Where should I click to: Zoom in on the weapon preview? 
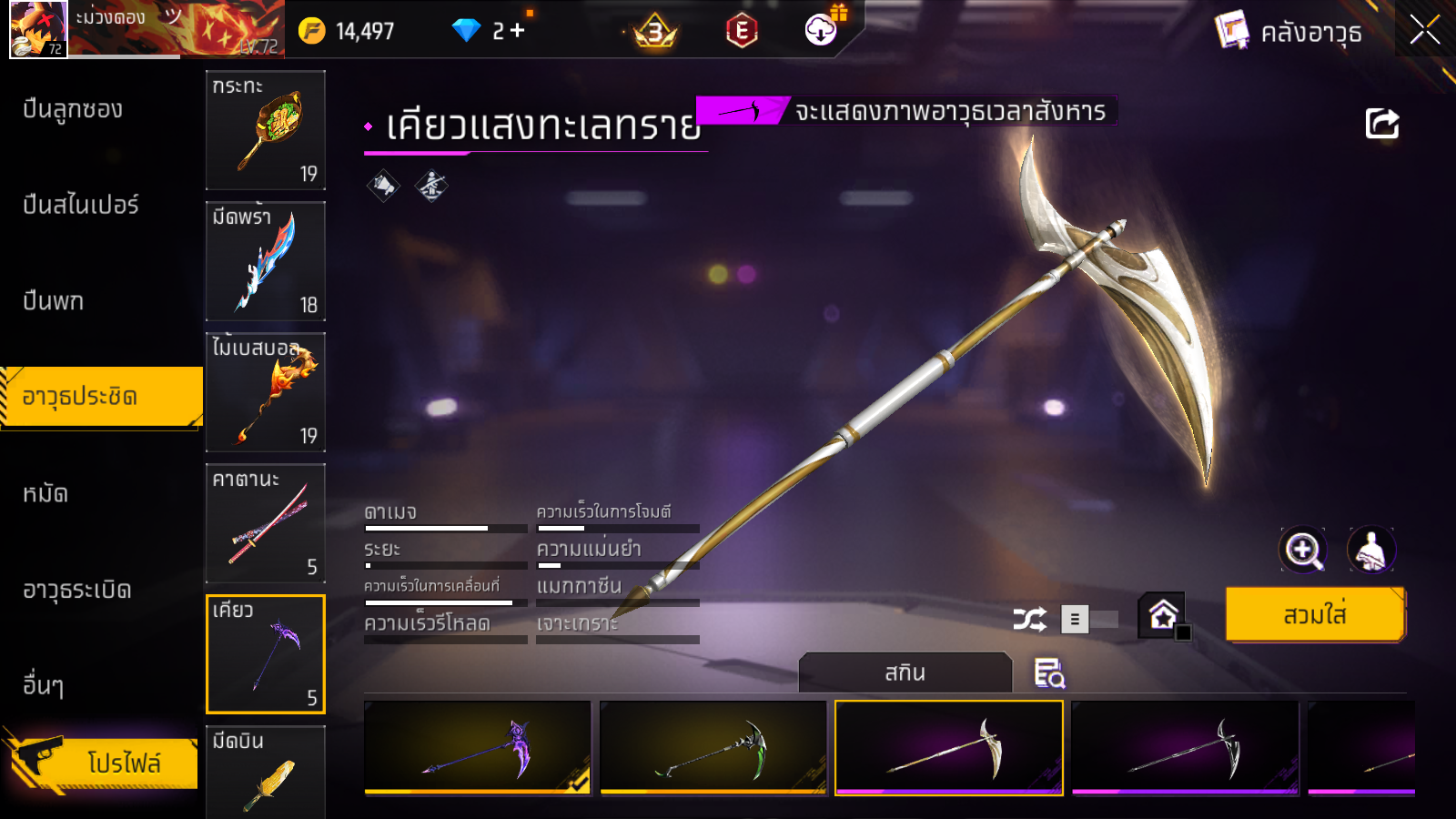pyautogui.click(x=1303, y=550)
